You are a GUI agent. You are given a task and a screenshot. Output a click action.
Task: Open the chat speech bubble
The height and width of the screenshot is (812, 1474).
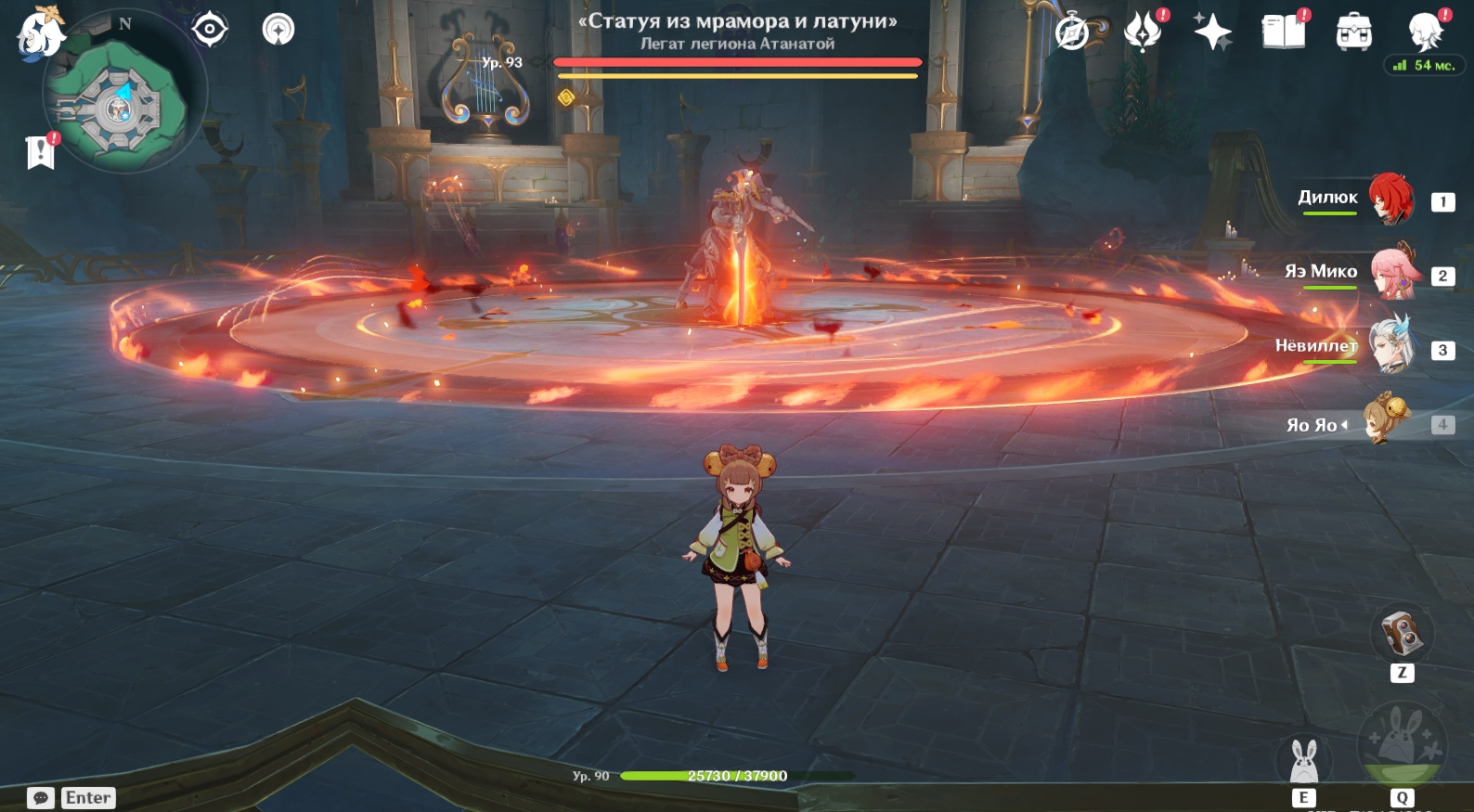[41, 798]
